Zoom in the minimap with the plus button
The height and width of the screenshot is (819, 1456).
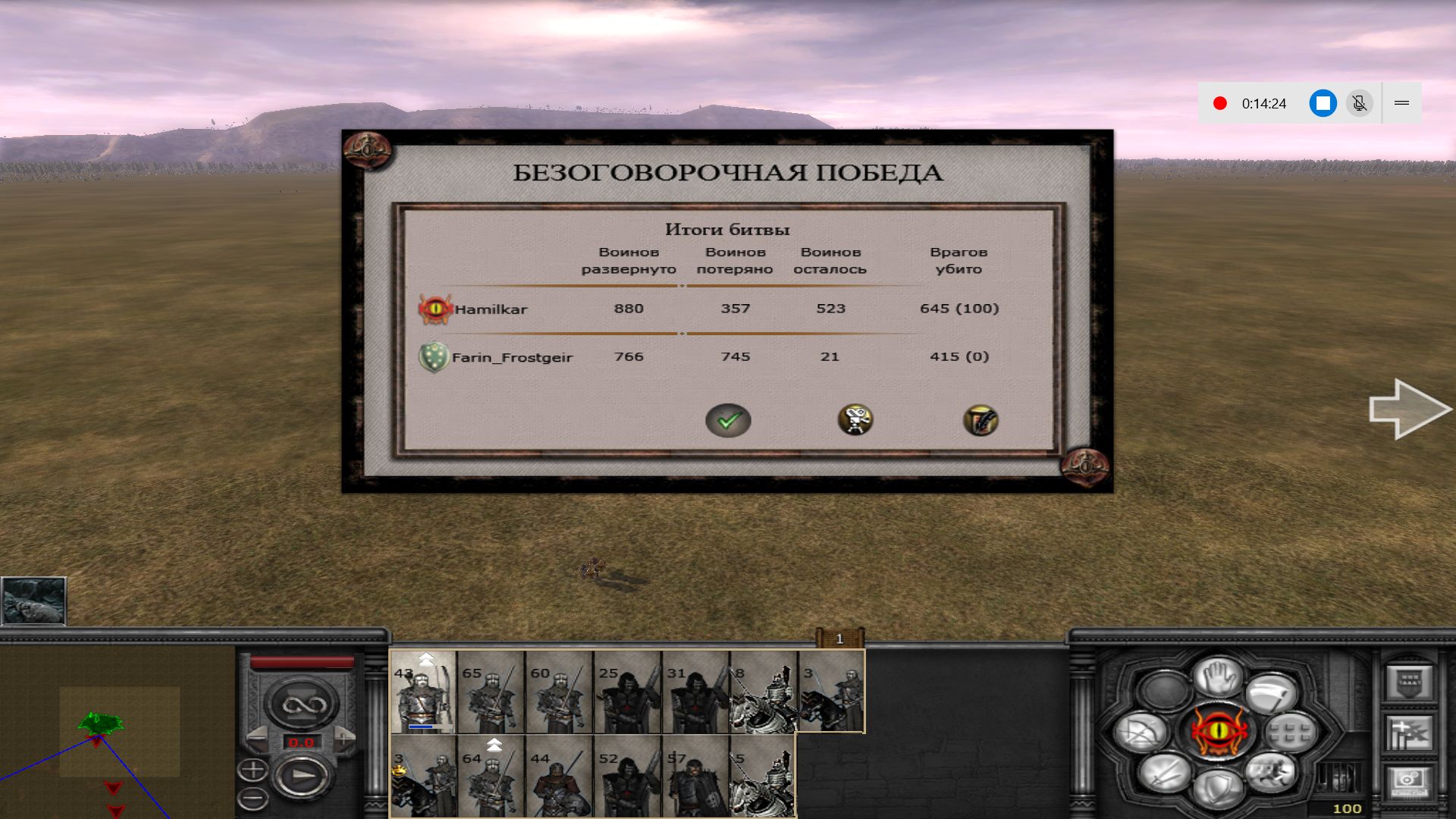pyautogui.click(x=253, y=770)
